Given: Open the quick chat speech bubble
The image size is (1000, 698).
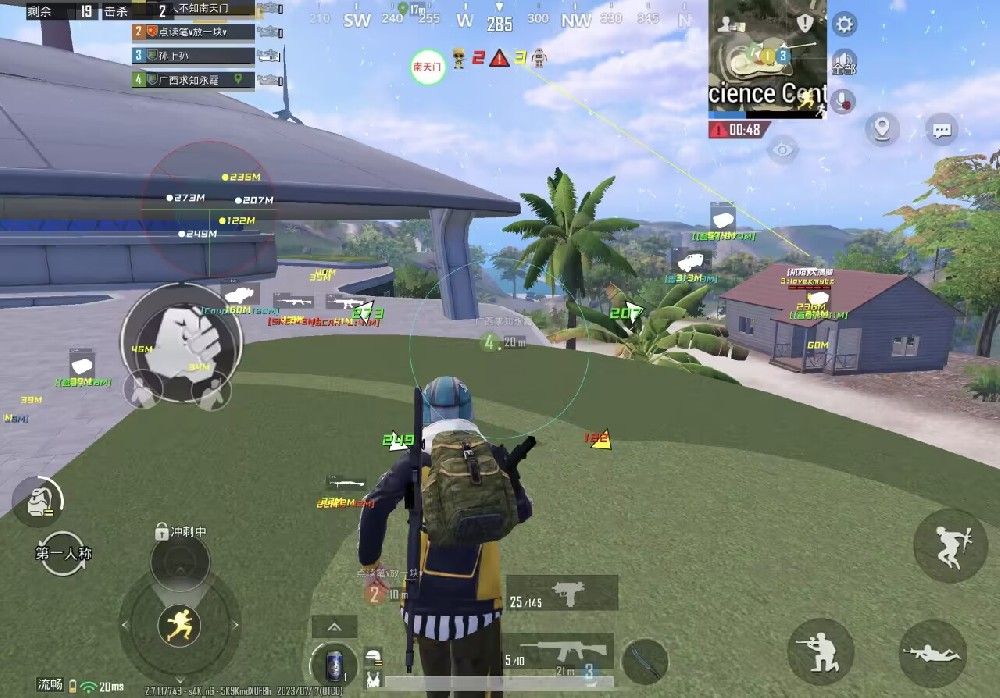Looking at the screenshot, I should pyautogui.click(x=941, y=129).
